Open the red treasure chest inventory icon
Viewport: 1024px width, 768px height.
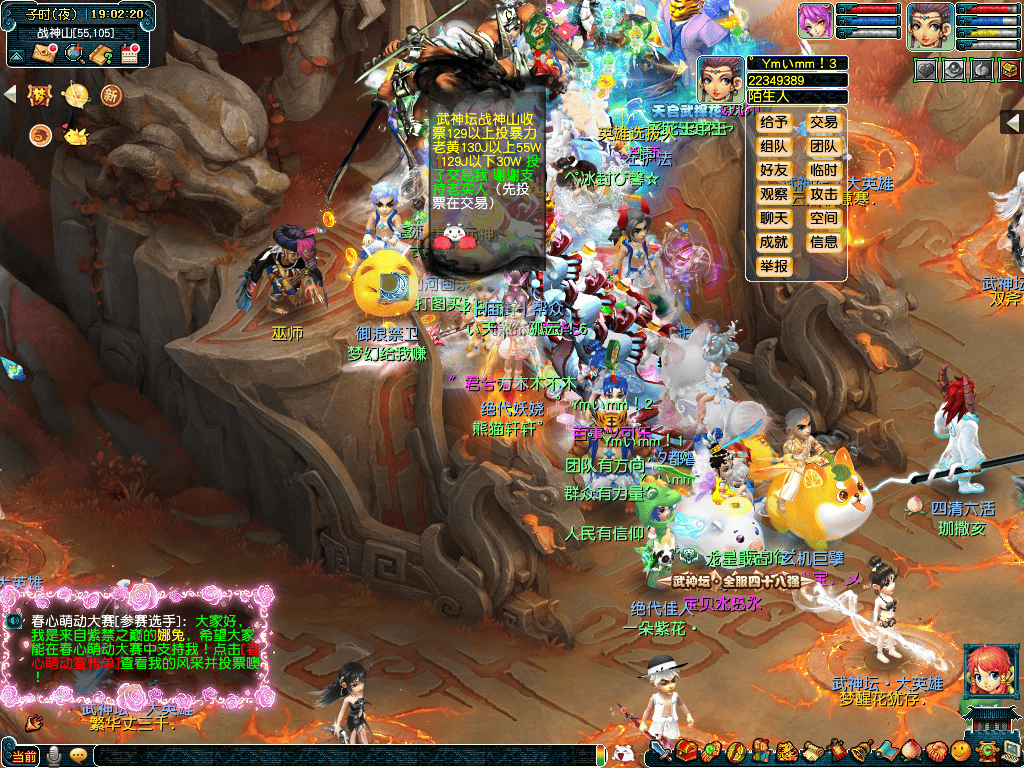pos(686,750)
